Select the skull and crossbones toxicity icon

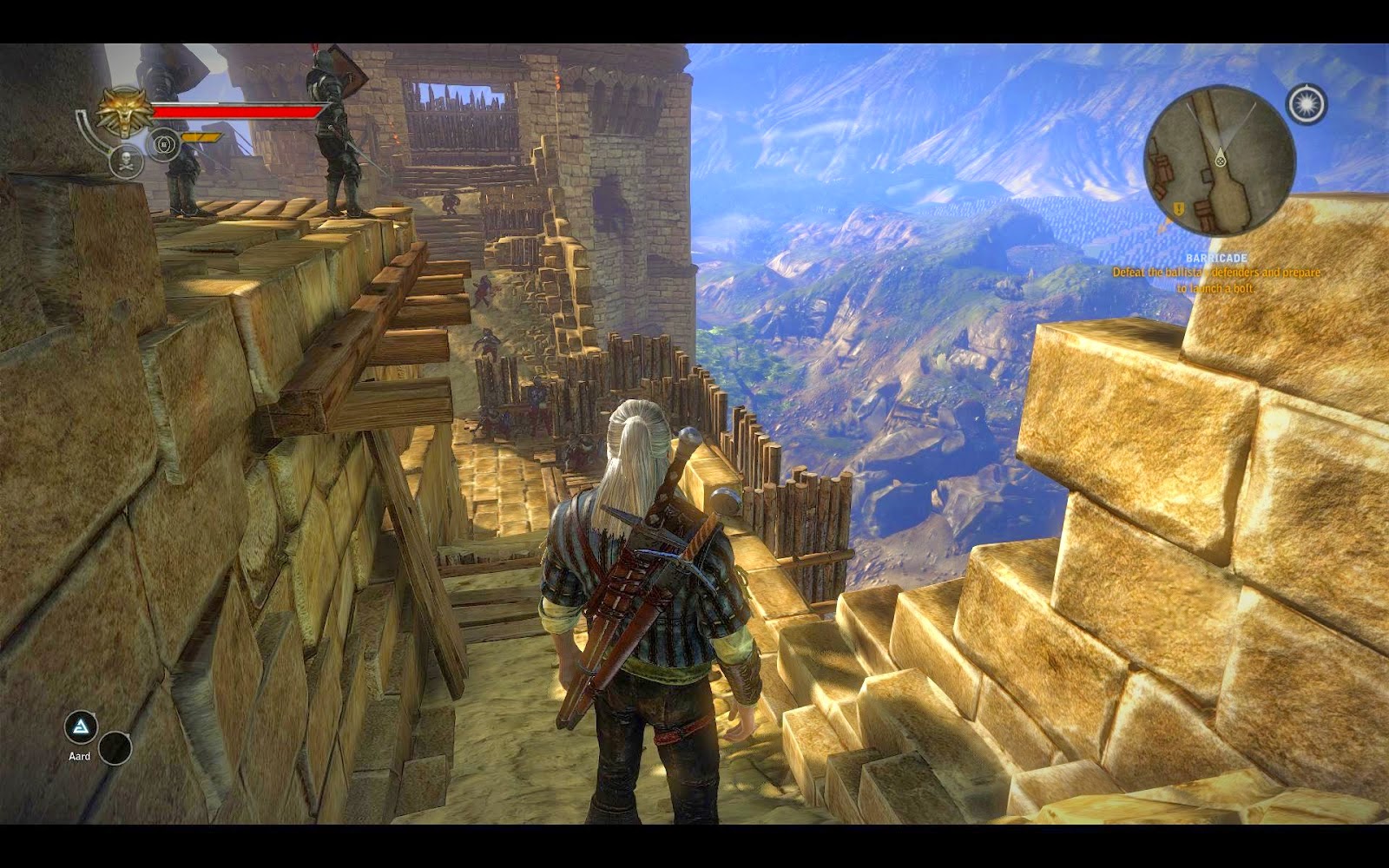(126, 161)
